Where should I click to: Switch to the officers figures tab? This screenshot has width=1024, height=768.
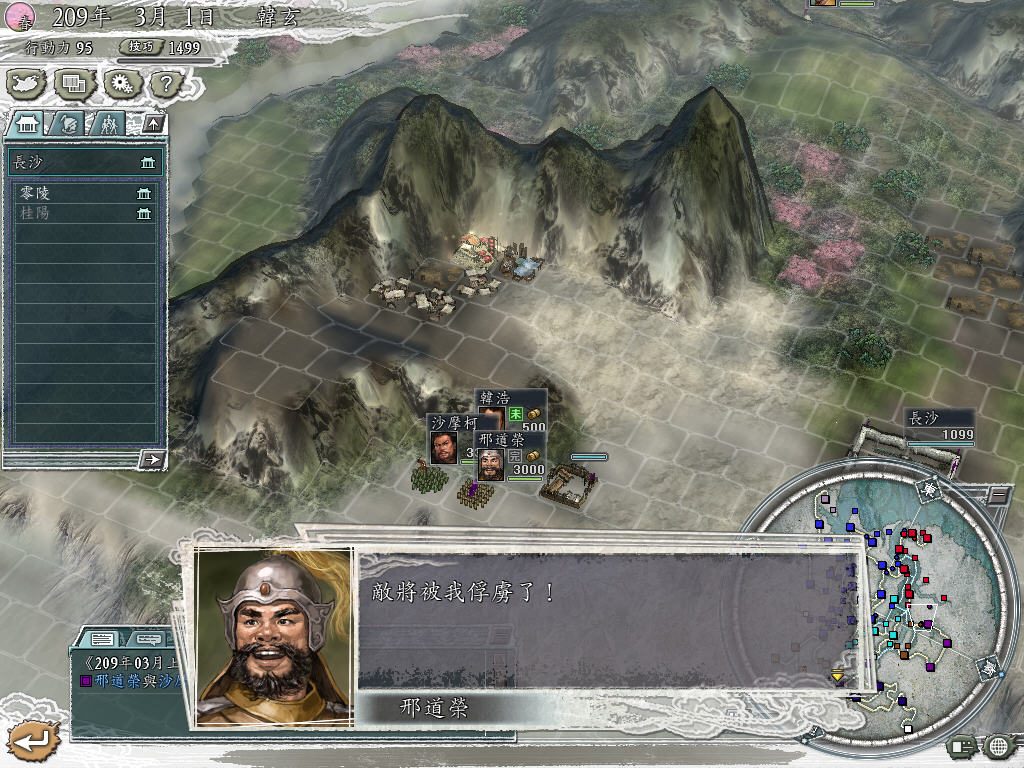(107, 124)
